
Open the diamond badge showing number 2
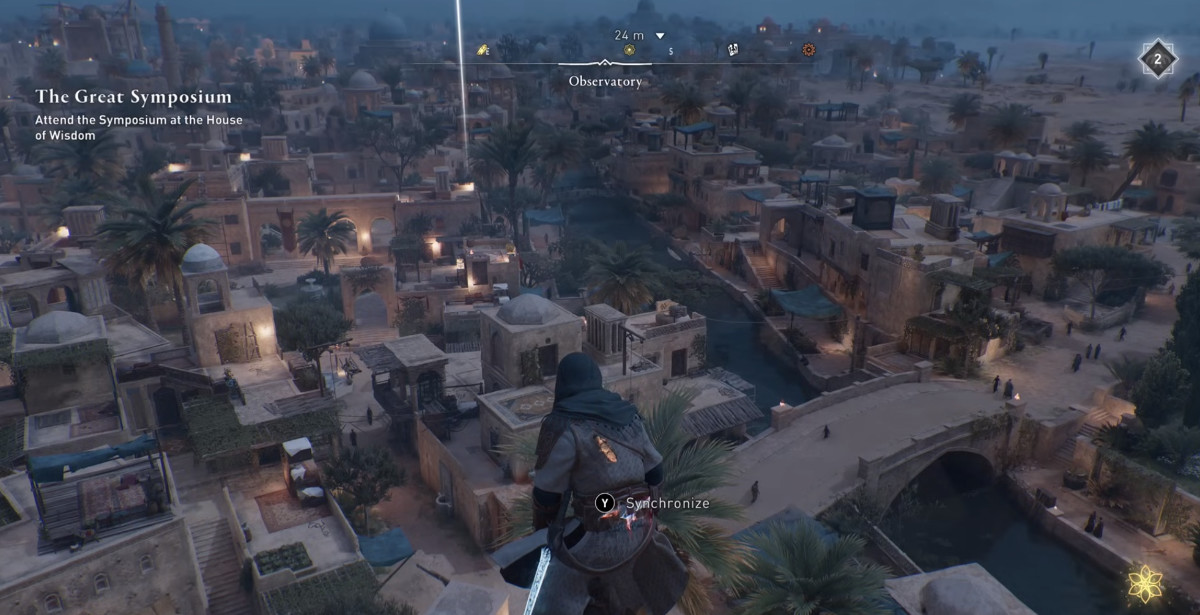point(1157,58)
